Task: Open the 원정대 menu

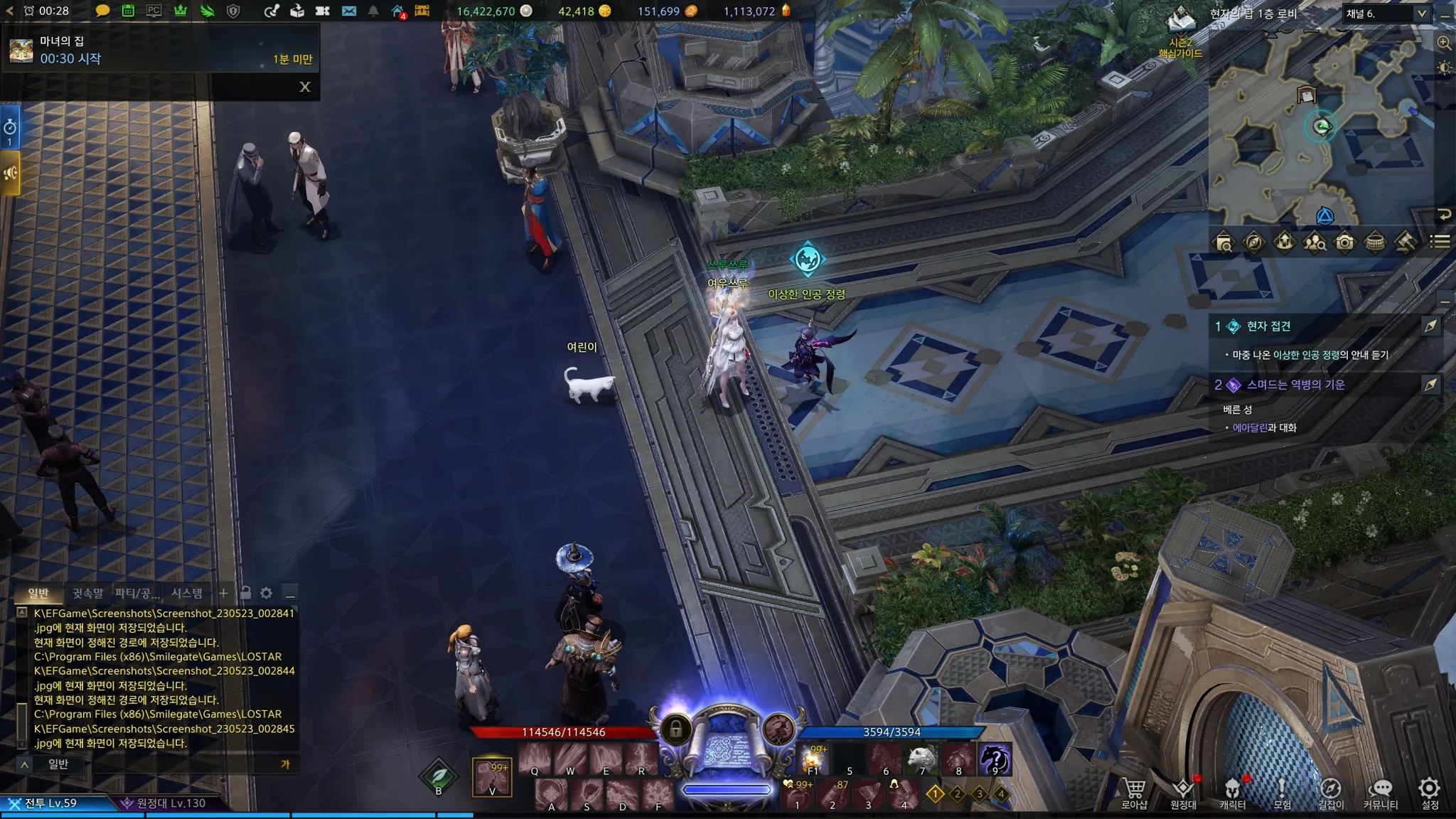Action: [x=1183, y=793]
